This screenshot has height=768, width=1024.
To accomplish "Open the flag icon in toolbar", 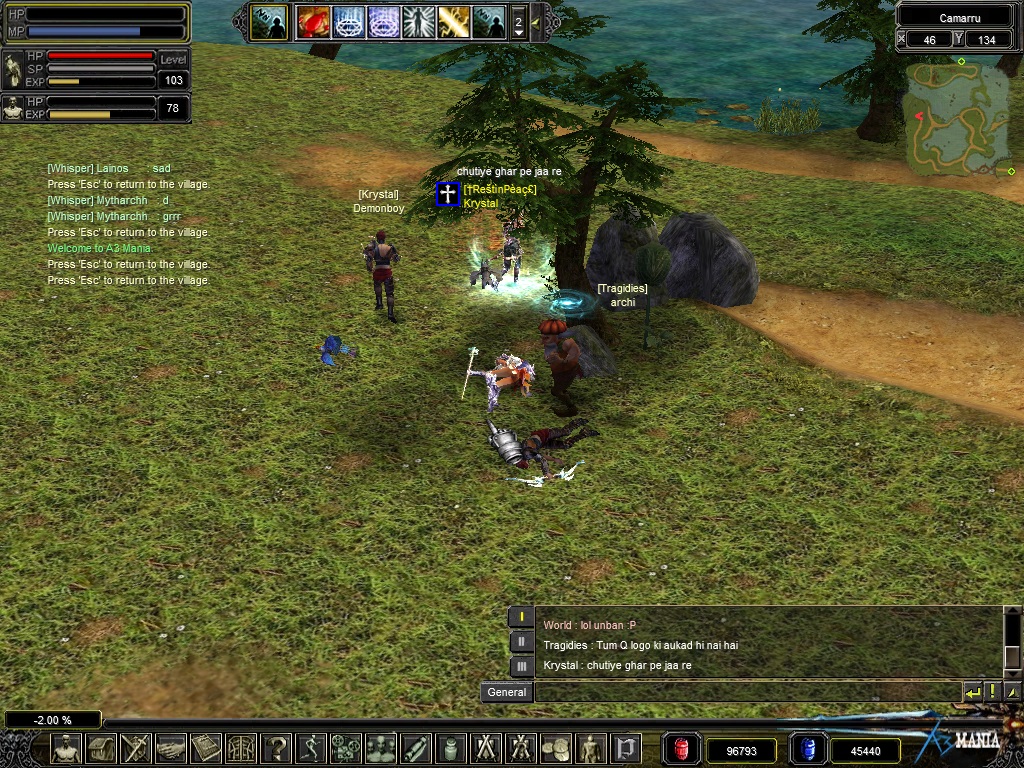I will [626, 748].
